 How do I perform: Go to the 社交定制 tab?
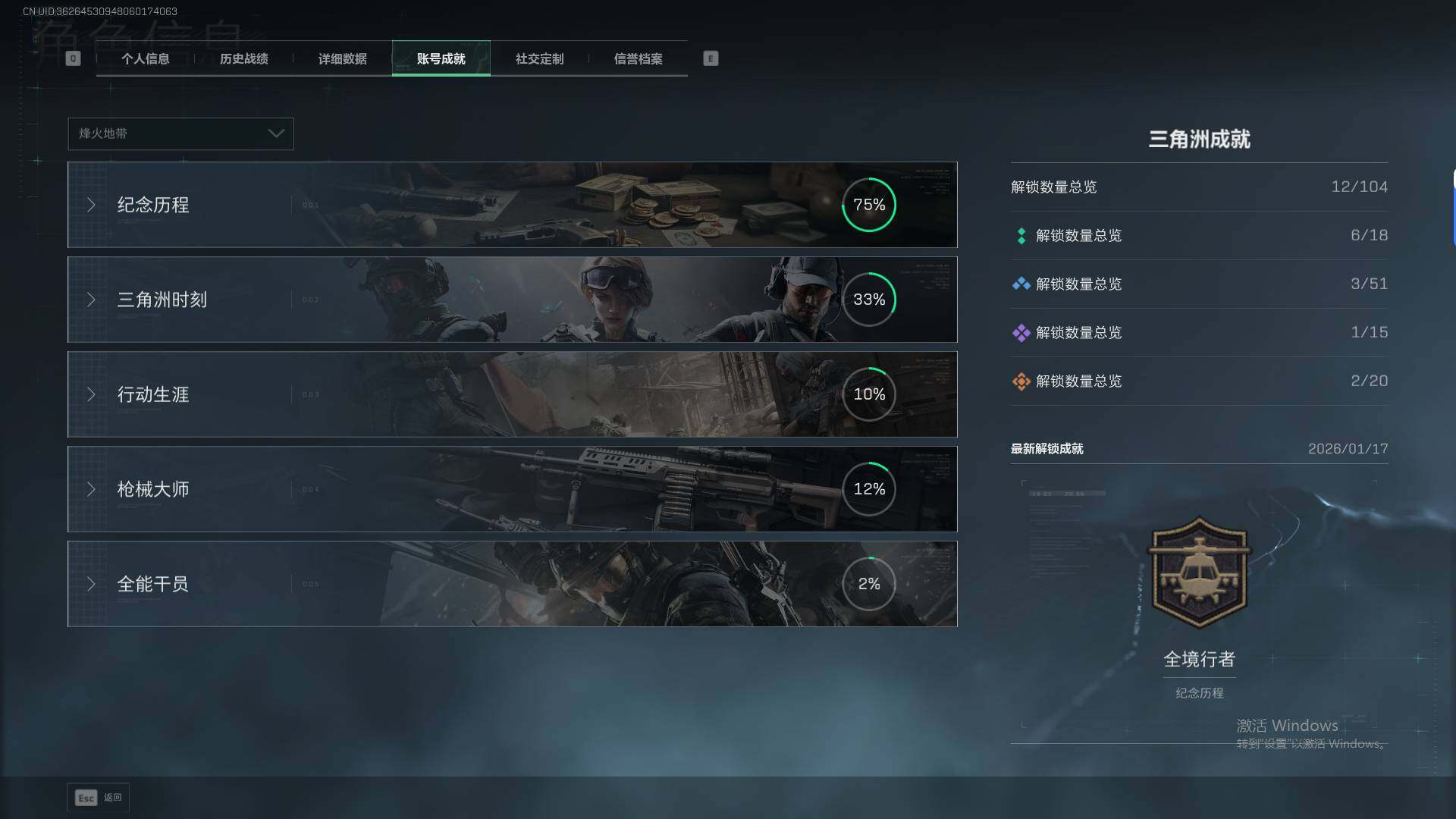(539, 59)
